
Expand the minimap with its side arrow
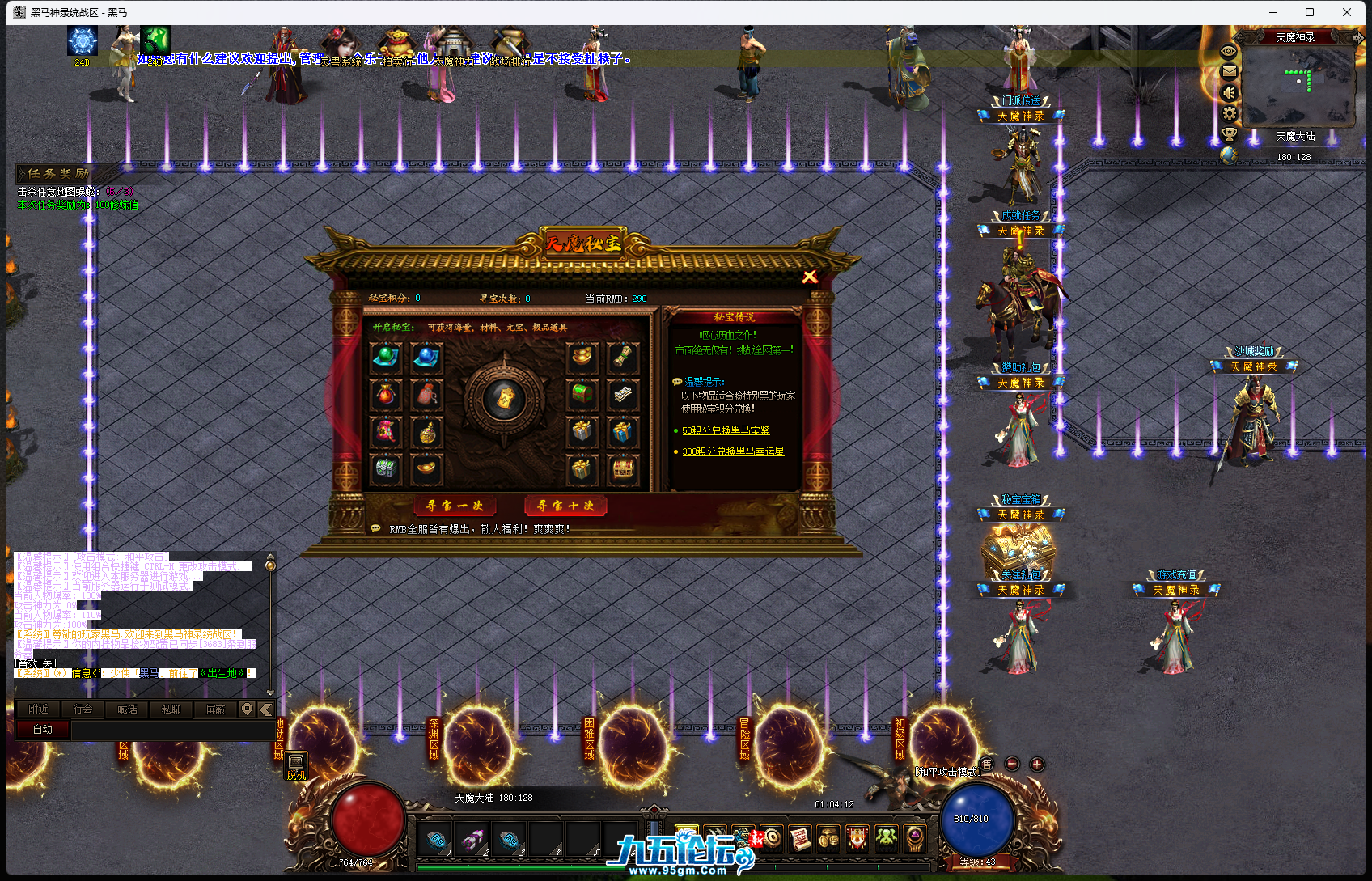1360,36
